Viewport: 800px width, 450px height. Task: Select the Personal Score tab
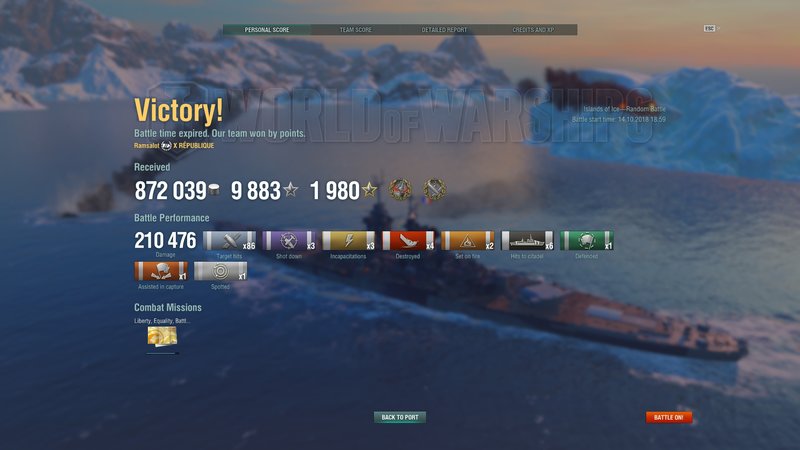pos(267,30)
